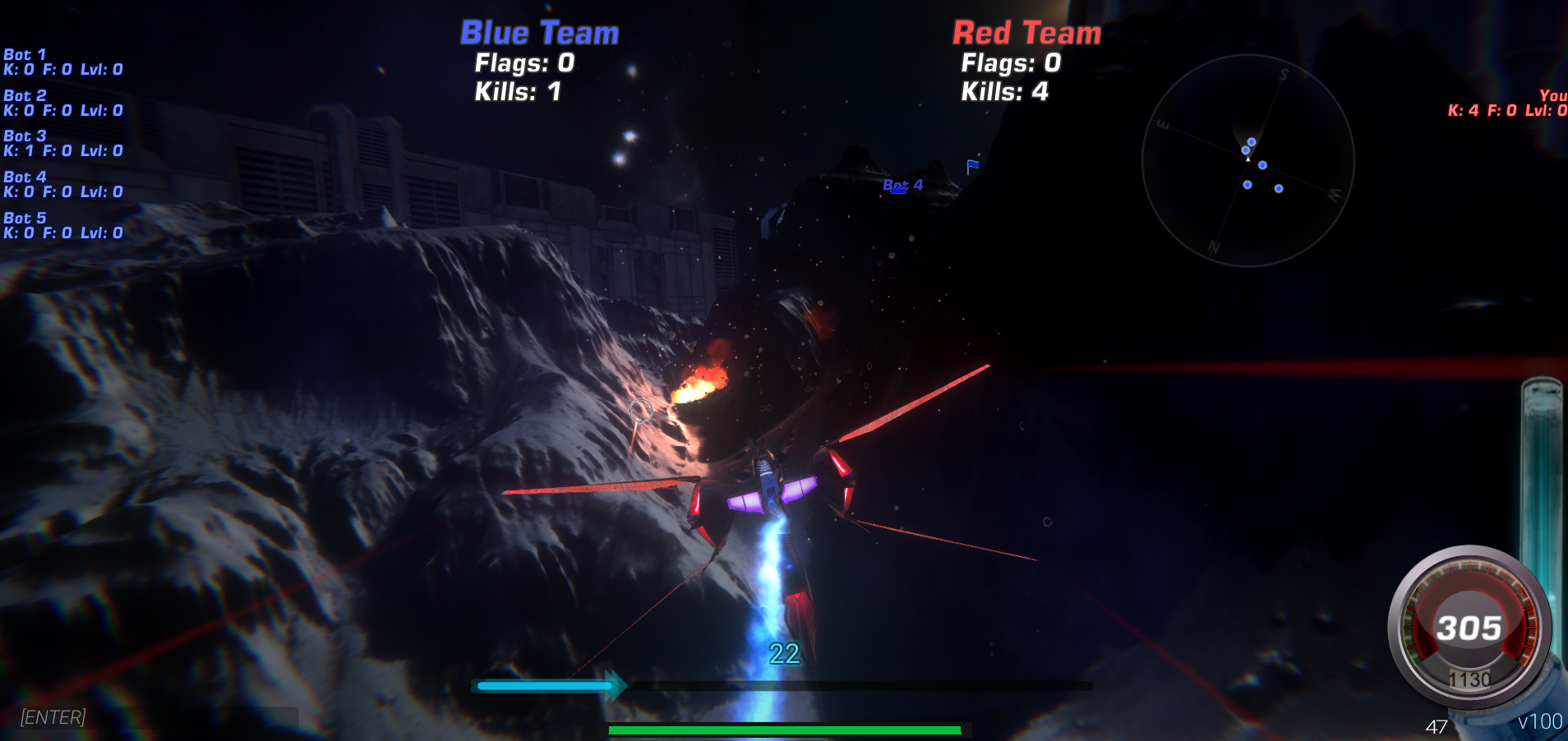Screen dimensions: 1568x741
Task: Select the player ship arrow at the radar center
Action: pos(1247,161)
